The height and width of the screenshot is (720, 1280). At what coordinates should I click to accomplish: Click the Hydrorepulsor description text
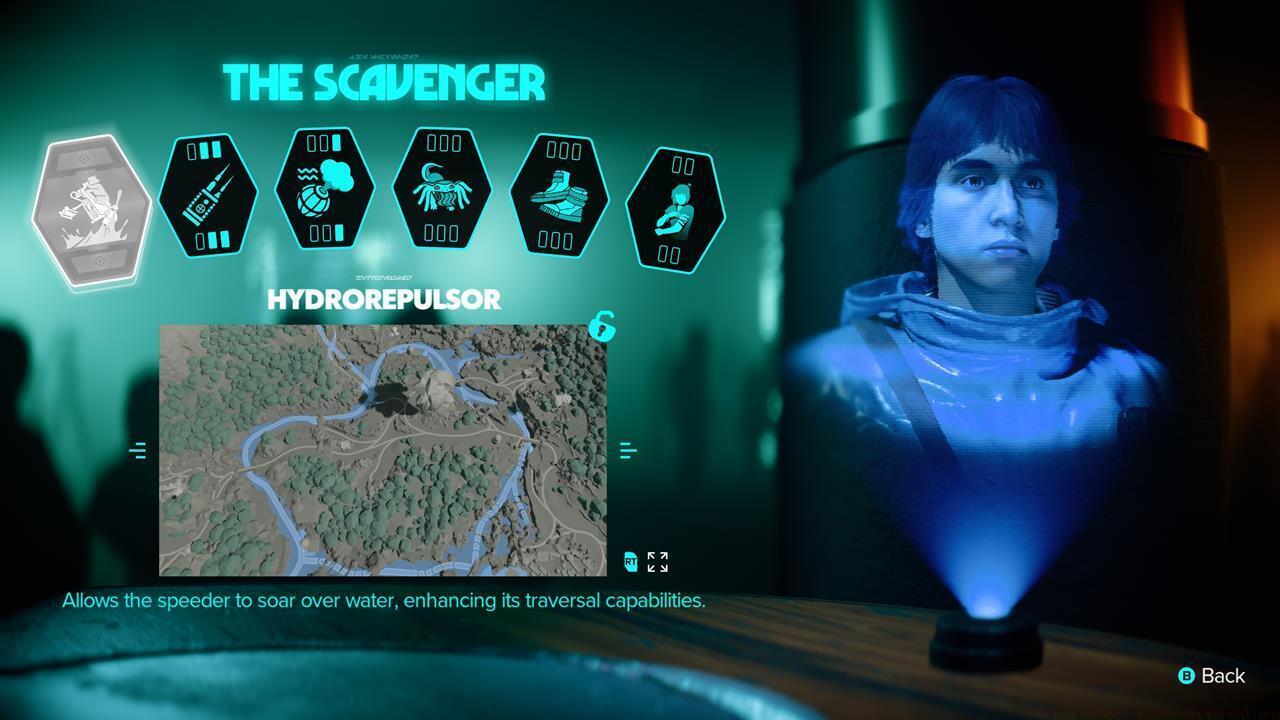pyautogui.click(x=383, y=601)
